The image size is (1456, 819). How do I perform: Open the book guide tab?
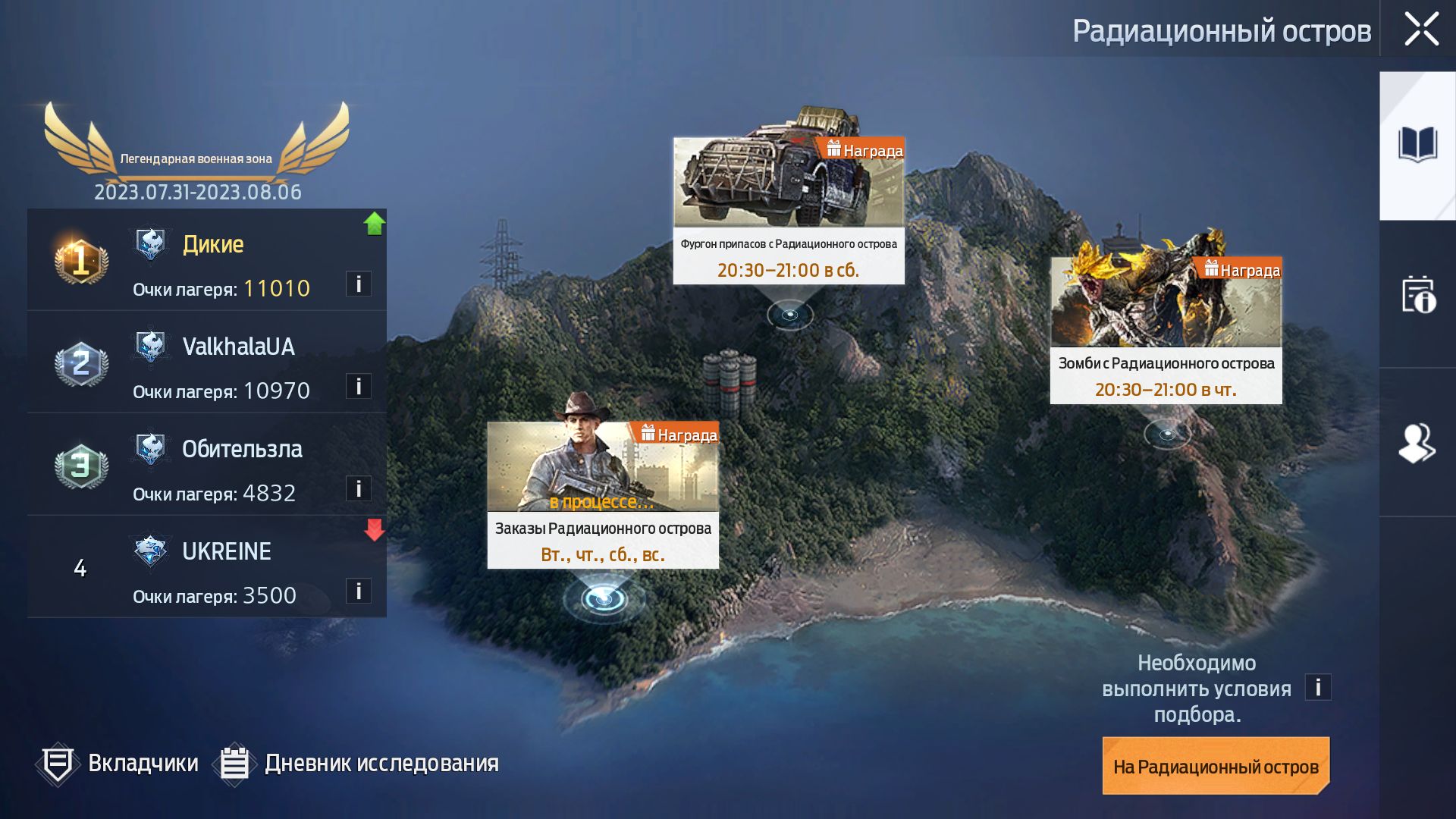1417,145
